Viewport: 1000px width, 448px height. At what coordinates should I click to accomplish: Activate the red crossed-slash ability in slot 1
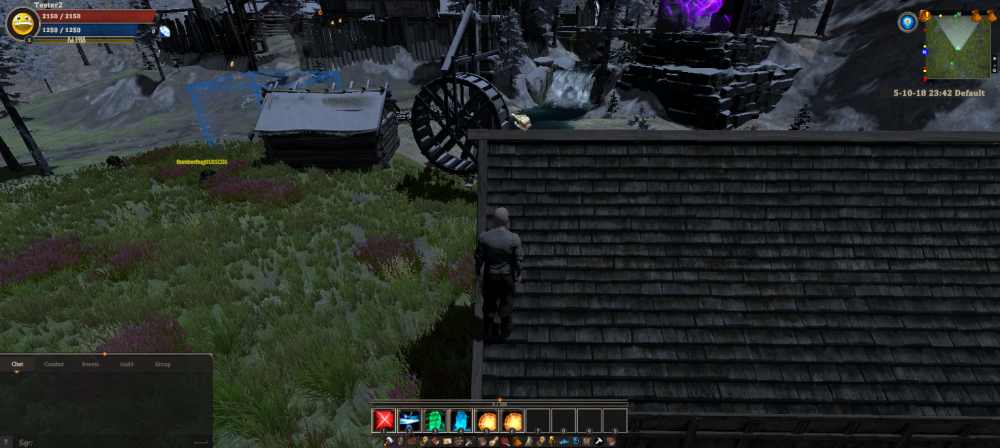tap(385, 420)
